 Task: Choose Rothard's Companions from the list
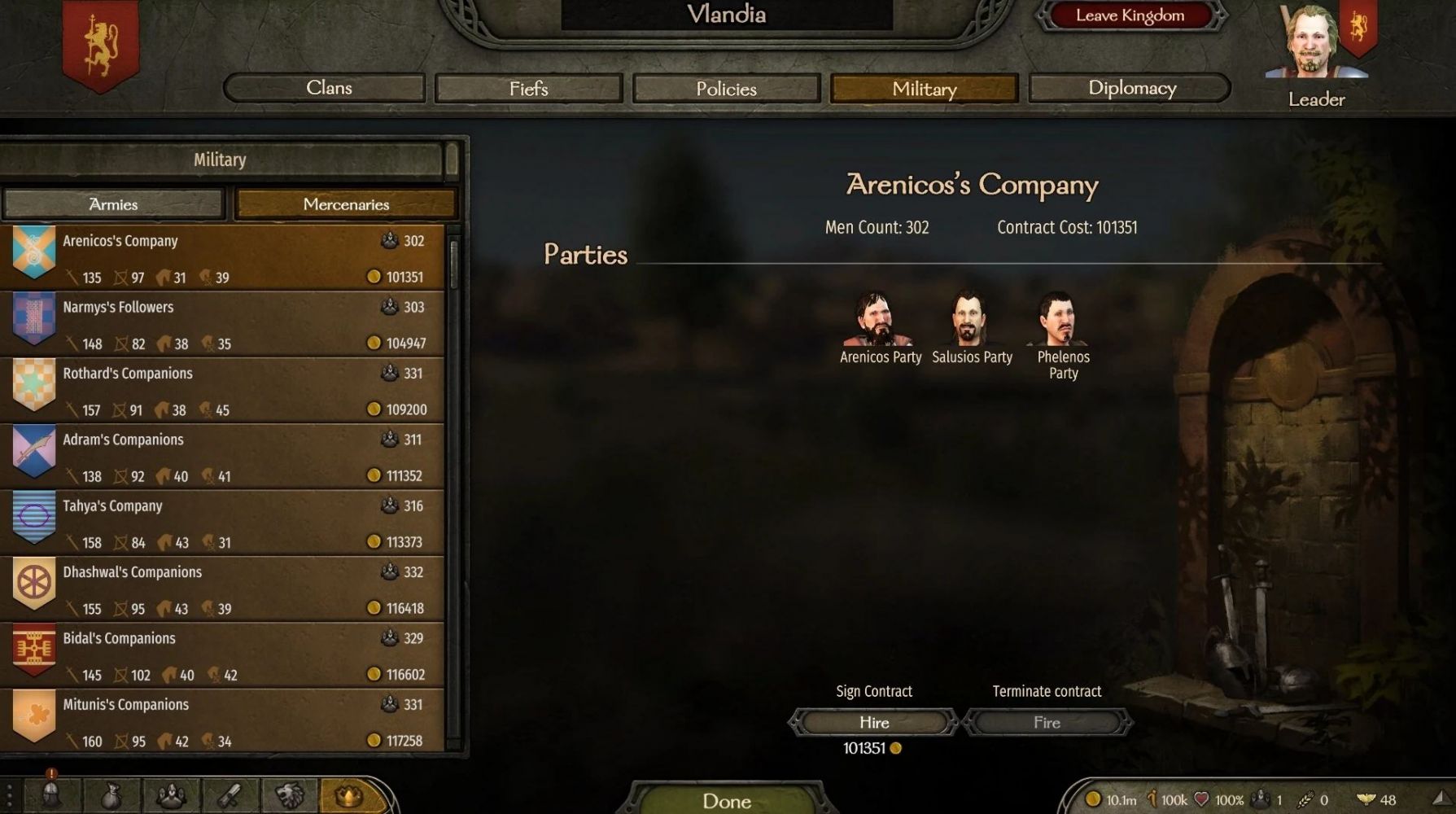coord(228,390)
